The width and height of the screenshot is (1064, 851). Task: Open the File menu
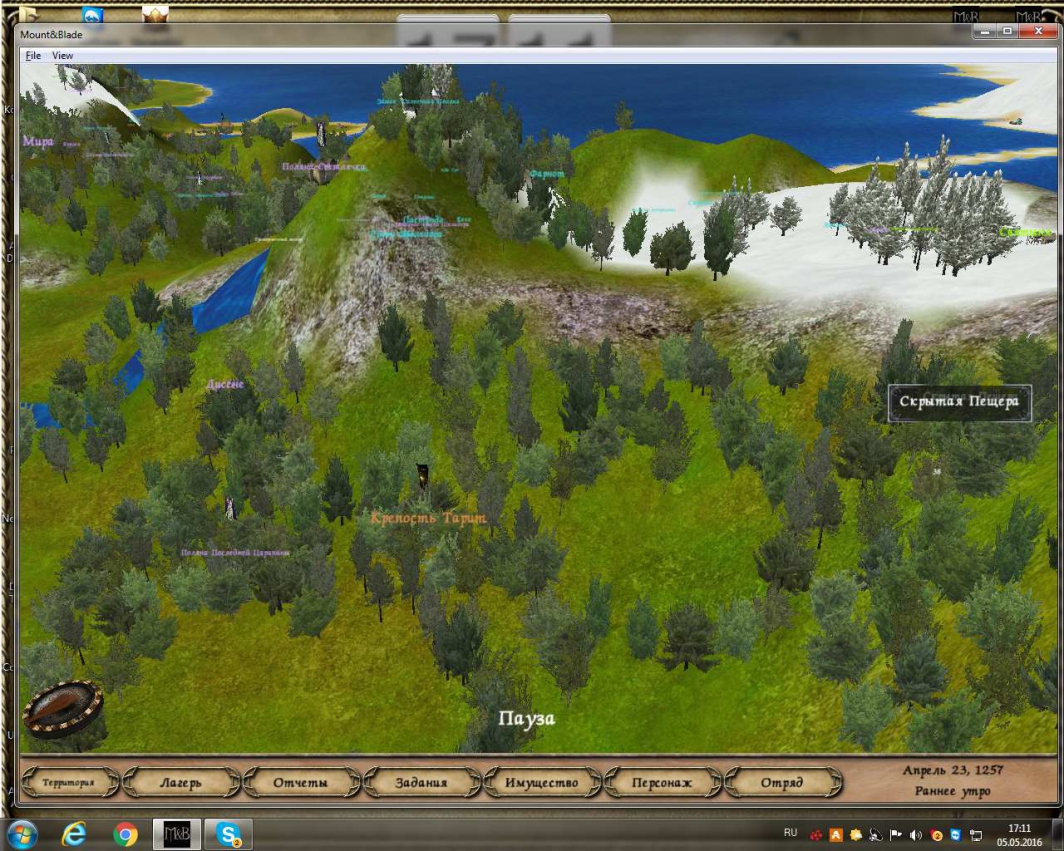pyautogui.click(x=33, y=56)
